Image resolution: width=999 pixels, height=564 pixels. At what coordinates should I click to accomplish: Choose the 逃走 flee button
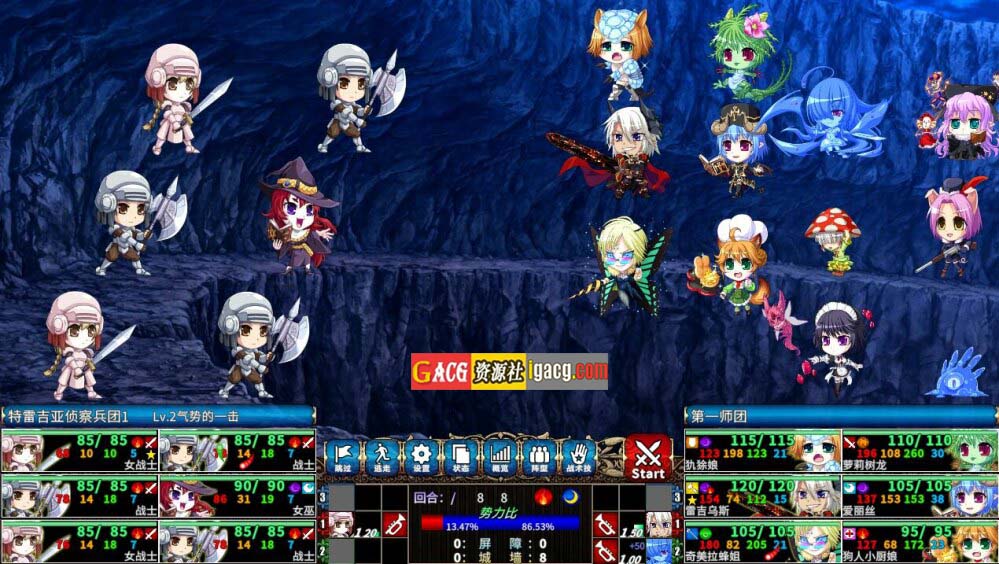[x=381, y=458]
